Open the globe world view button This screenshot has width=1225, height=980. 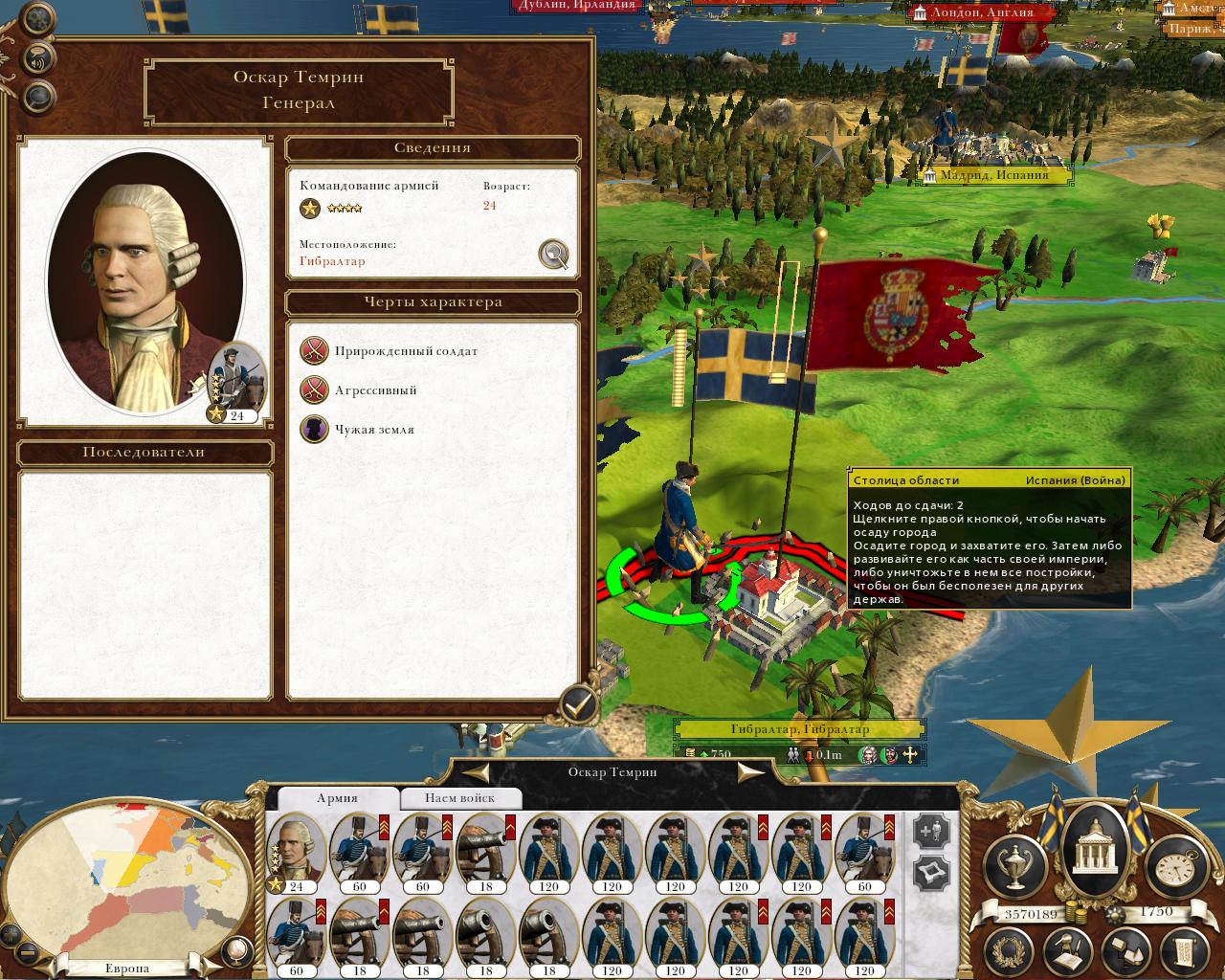pos(234,952)
